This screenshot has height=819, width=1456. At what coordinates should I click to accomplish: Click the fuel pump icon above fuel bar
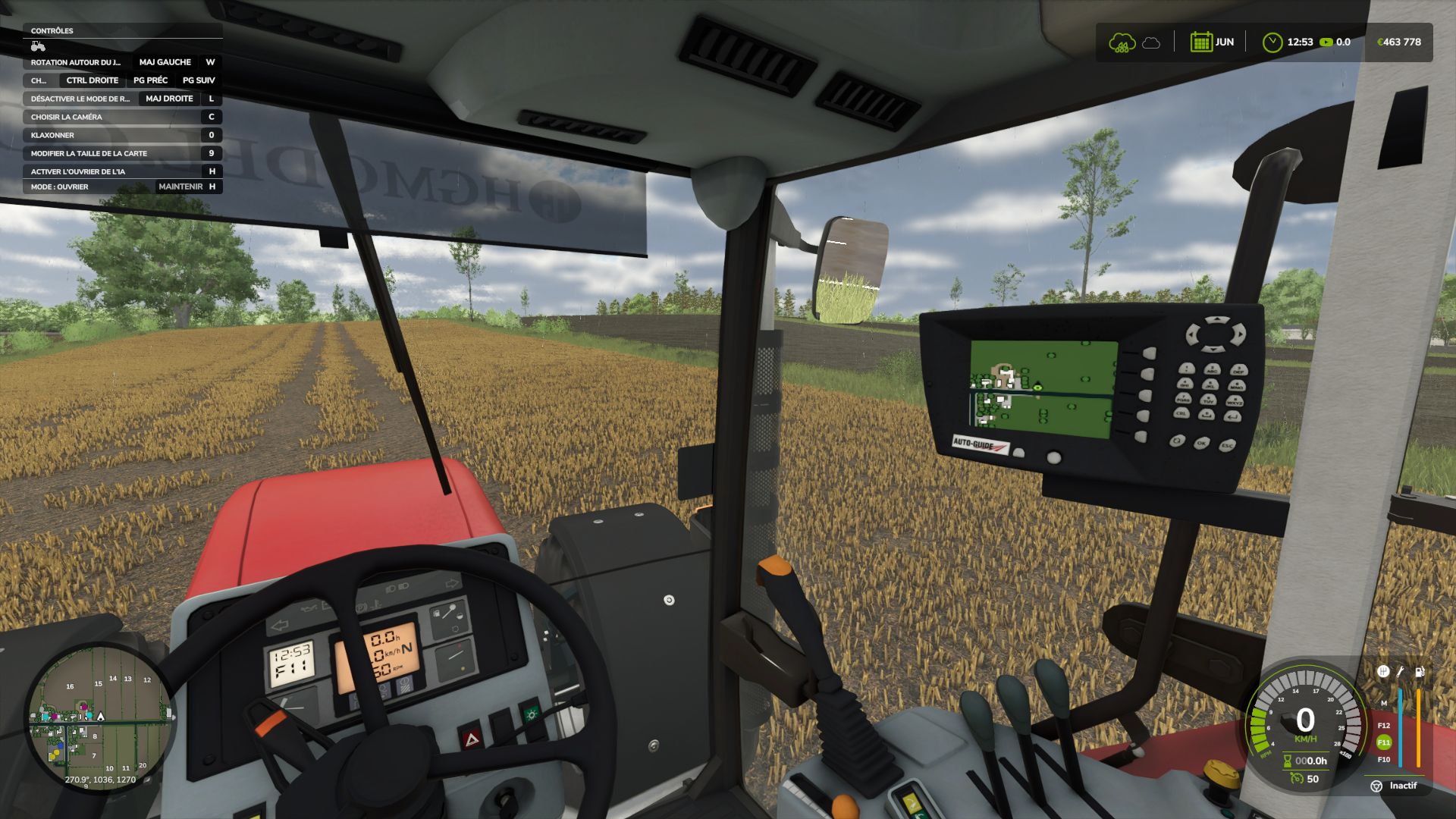(x=1419, y=672)
